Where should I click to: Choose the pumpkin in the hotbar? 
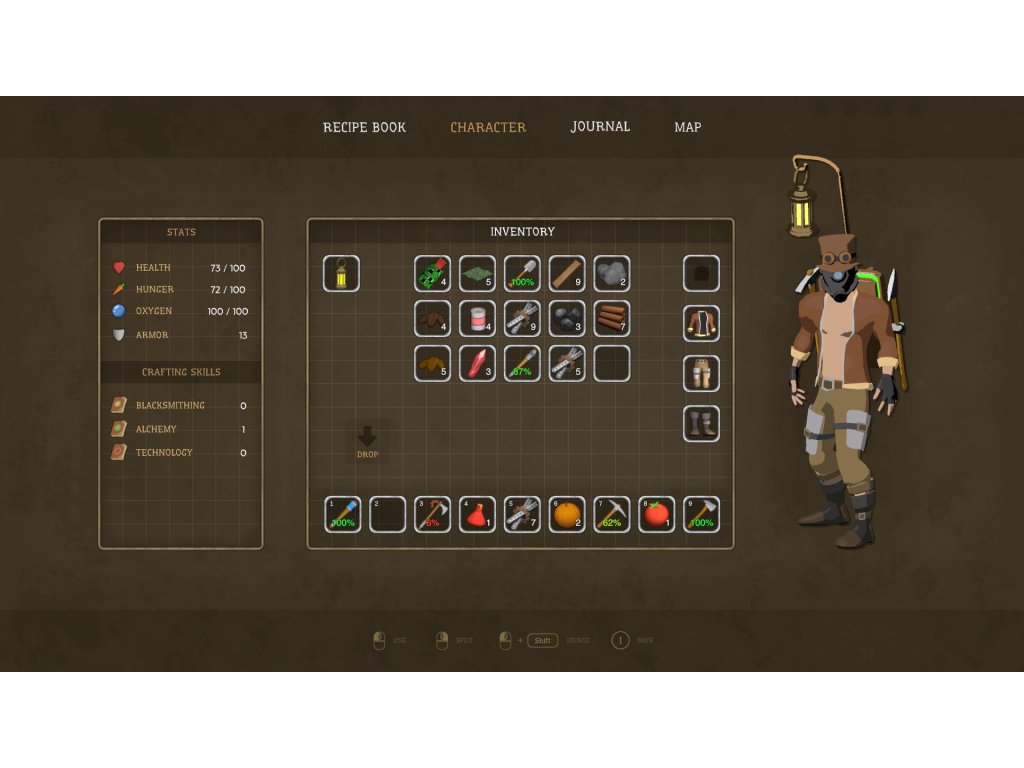(x=567, y=514)
